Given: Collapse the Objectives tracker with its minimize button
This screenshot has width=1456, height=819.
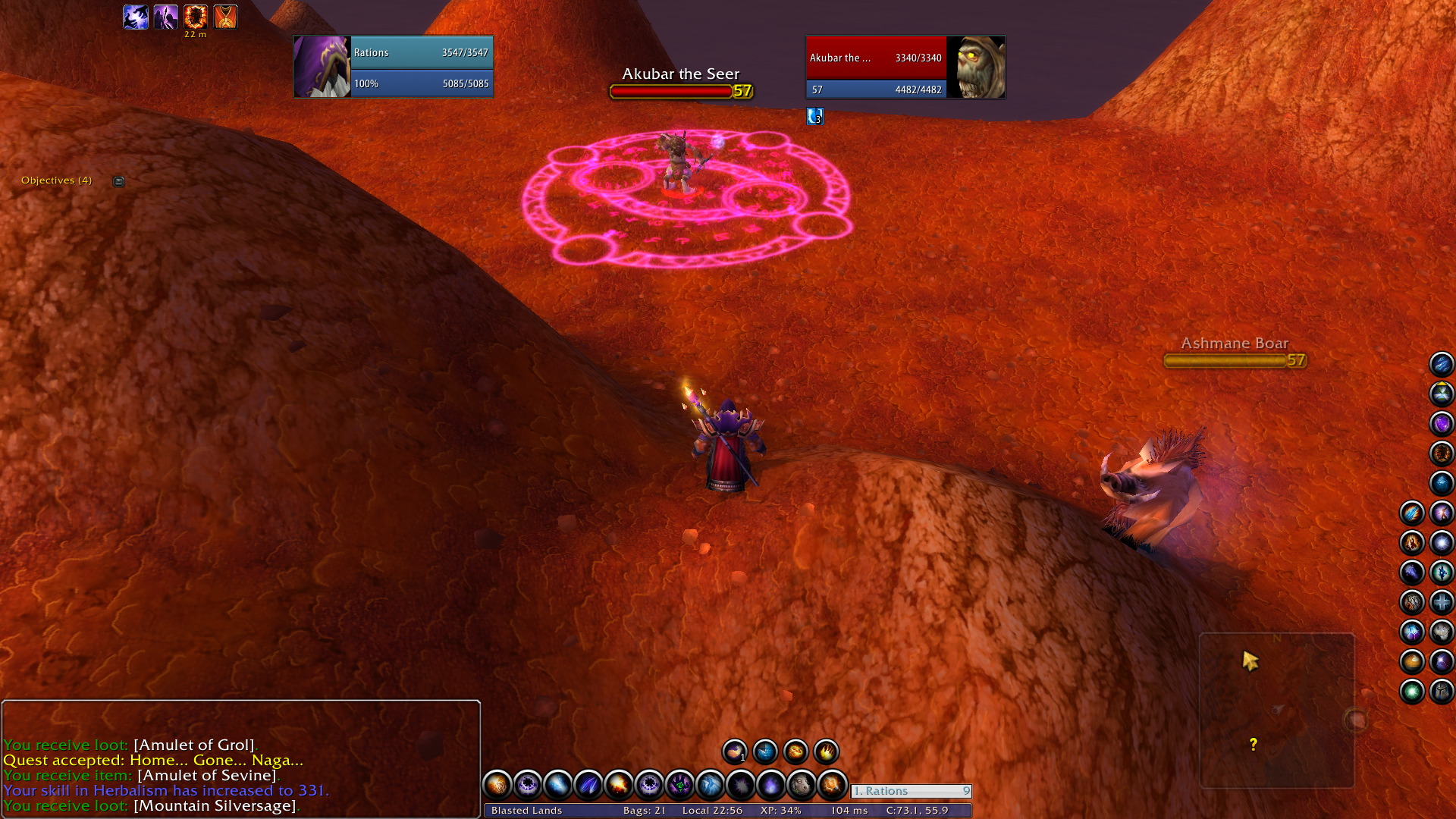Looking at the screenshot, I should point(118,181).
